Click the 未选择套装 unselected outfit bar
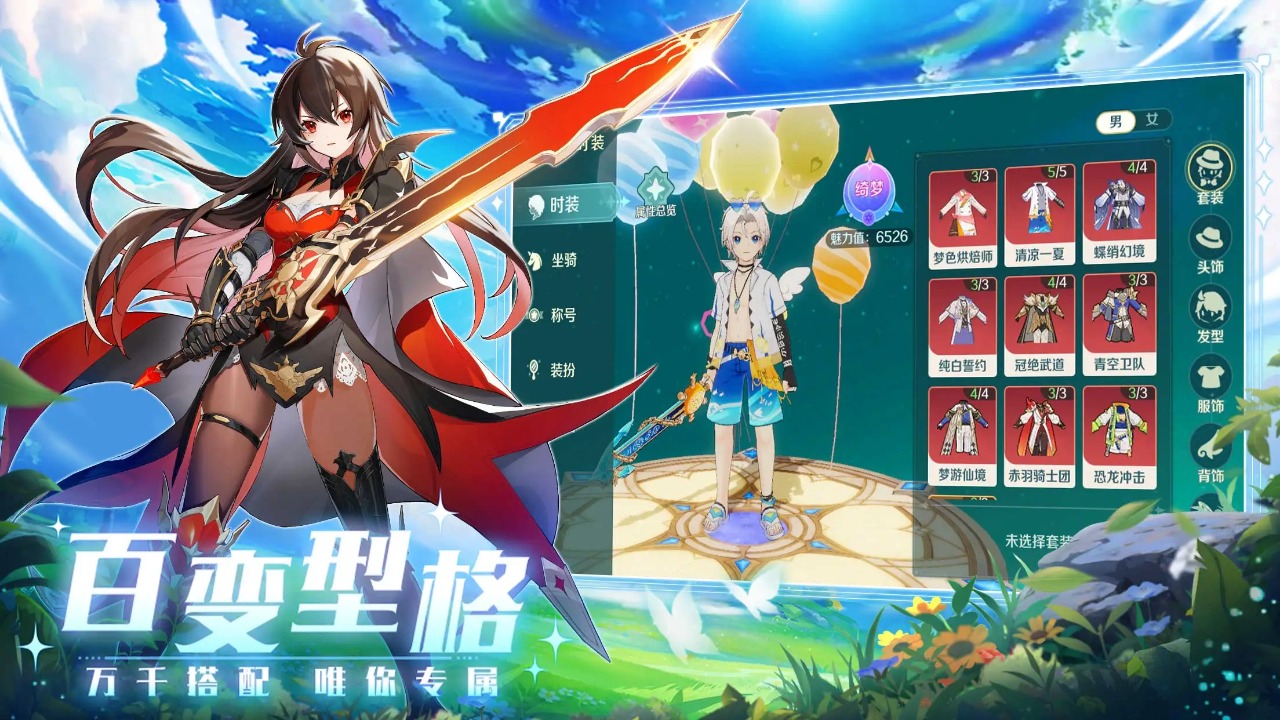This screenshot has height=720, width=1280. pos(1040,540)
